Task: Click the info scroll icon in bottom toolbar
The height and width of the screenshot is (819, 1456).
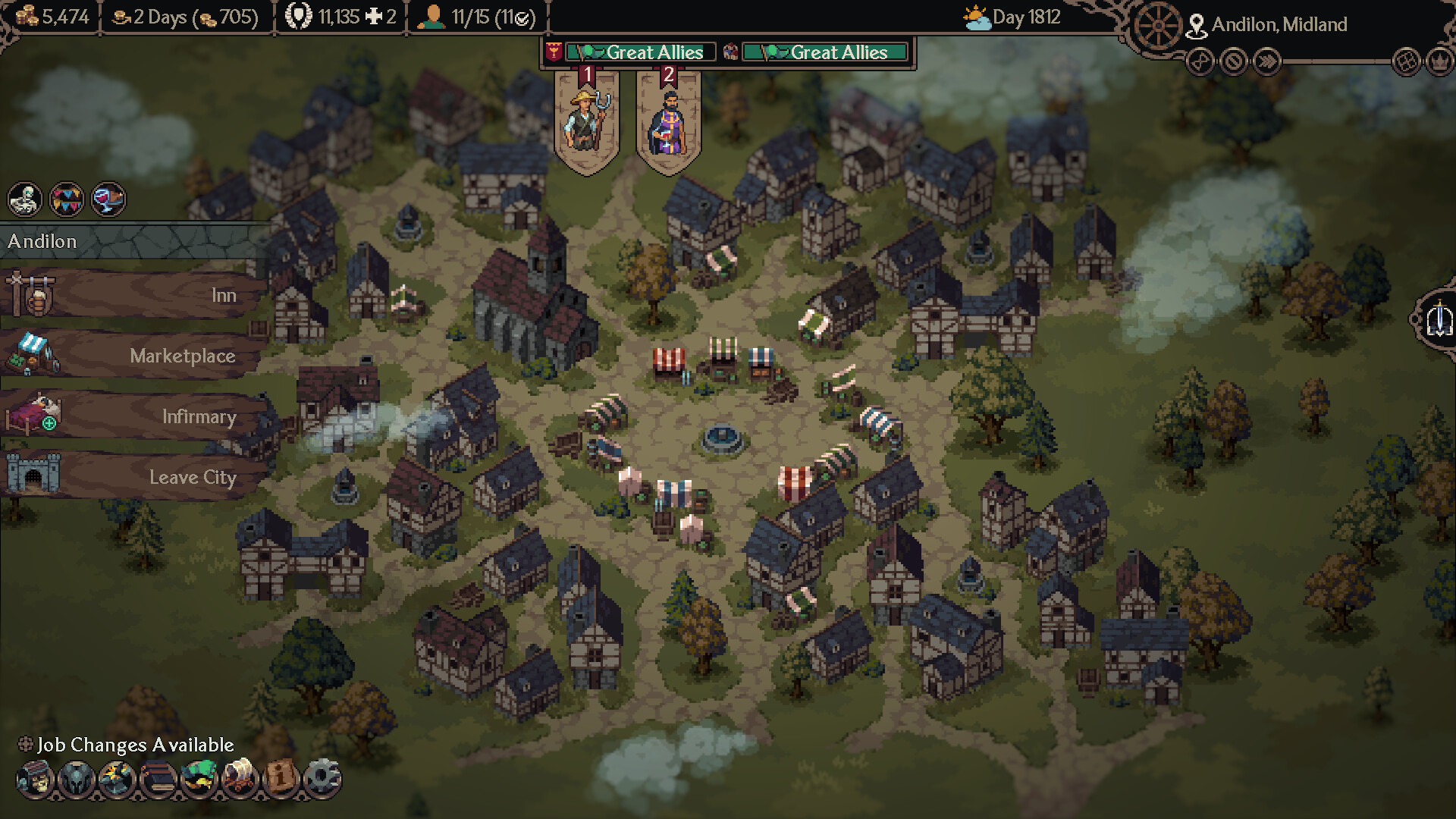Action: tap(281, 777)
